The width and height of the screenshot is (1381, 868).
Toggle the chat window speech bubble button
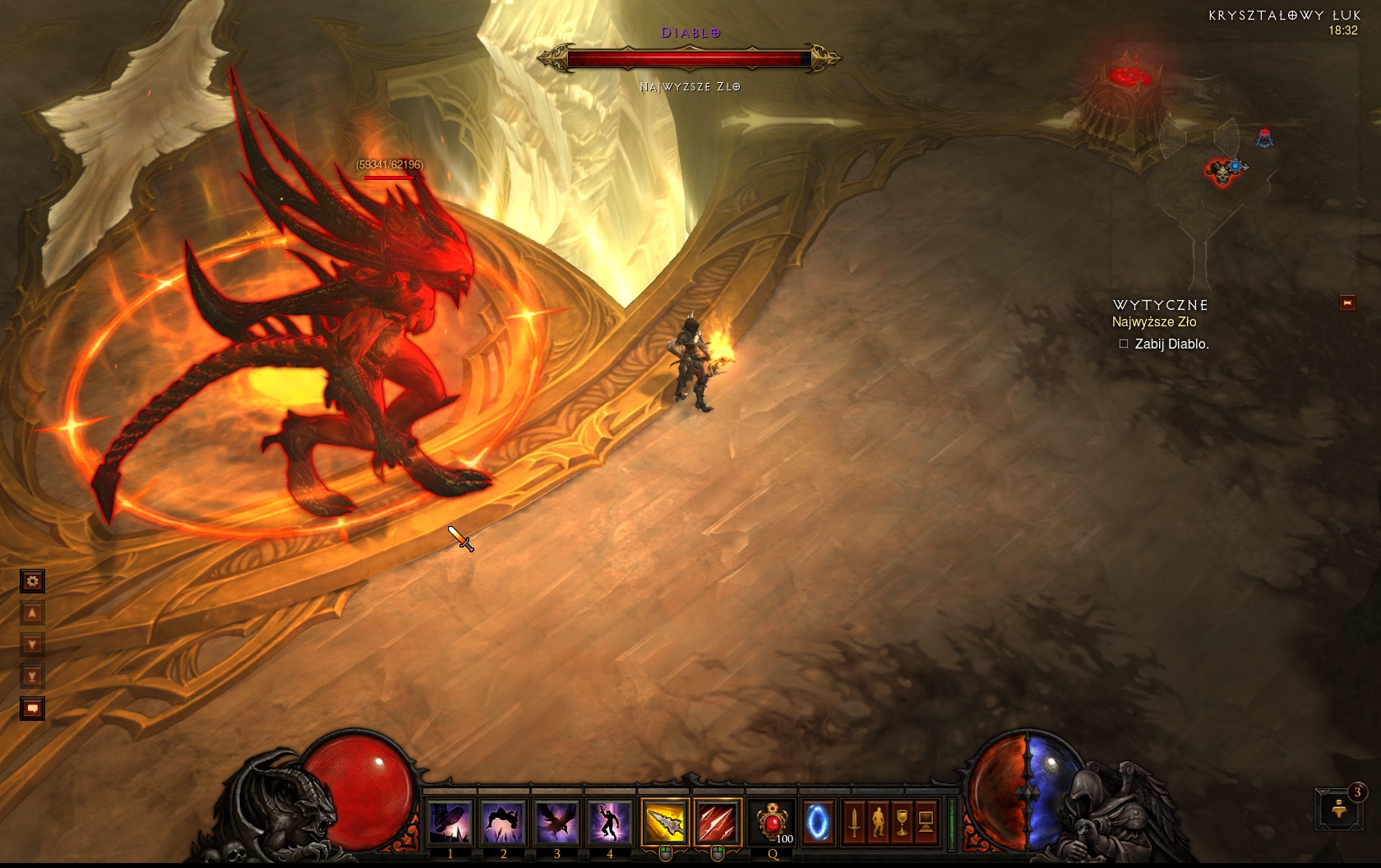click(x=32, y=708)
